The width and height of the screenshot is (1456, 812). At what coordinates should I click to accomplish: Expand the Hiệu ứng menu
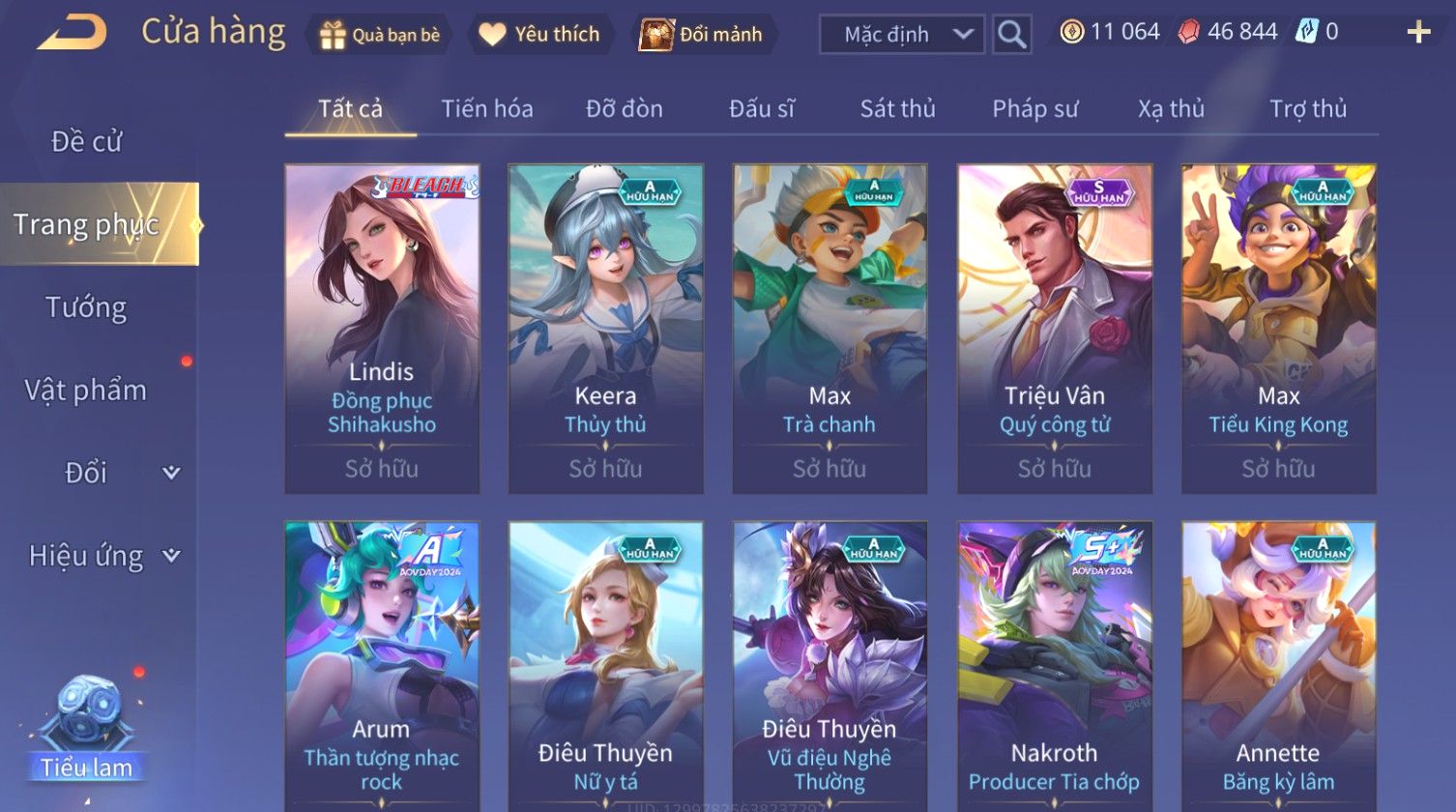click(x=102, y=556)
